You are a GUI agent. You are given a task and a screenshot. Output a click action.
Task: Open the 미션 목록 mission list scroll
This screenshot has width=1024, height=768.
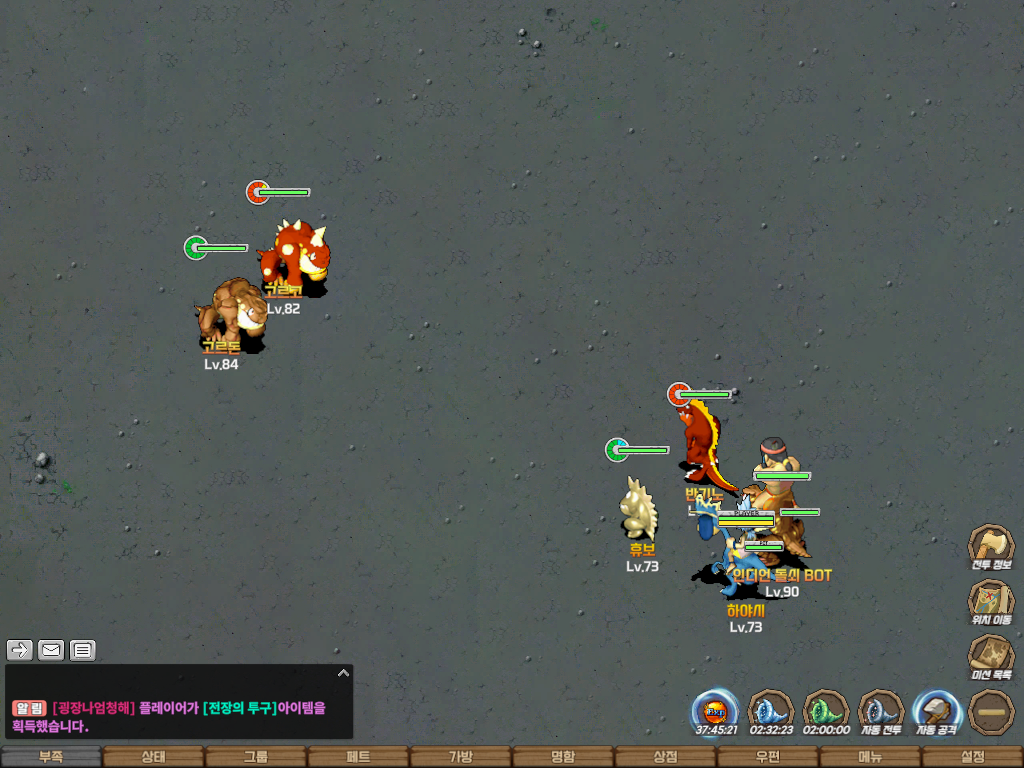(x=991, y=656)
